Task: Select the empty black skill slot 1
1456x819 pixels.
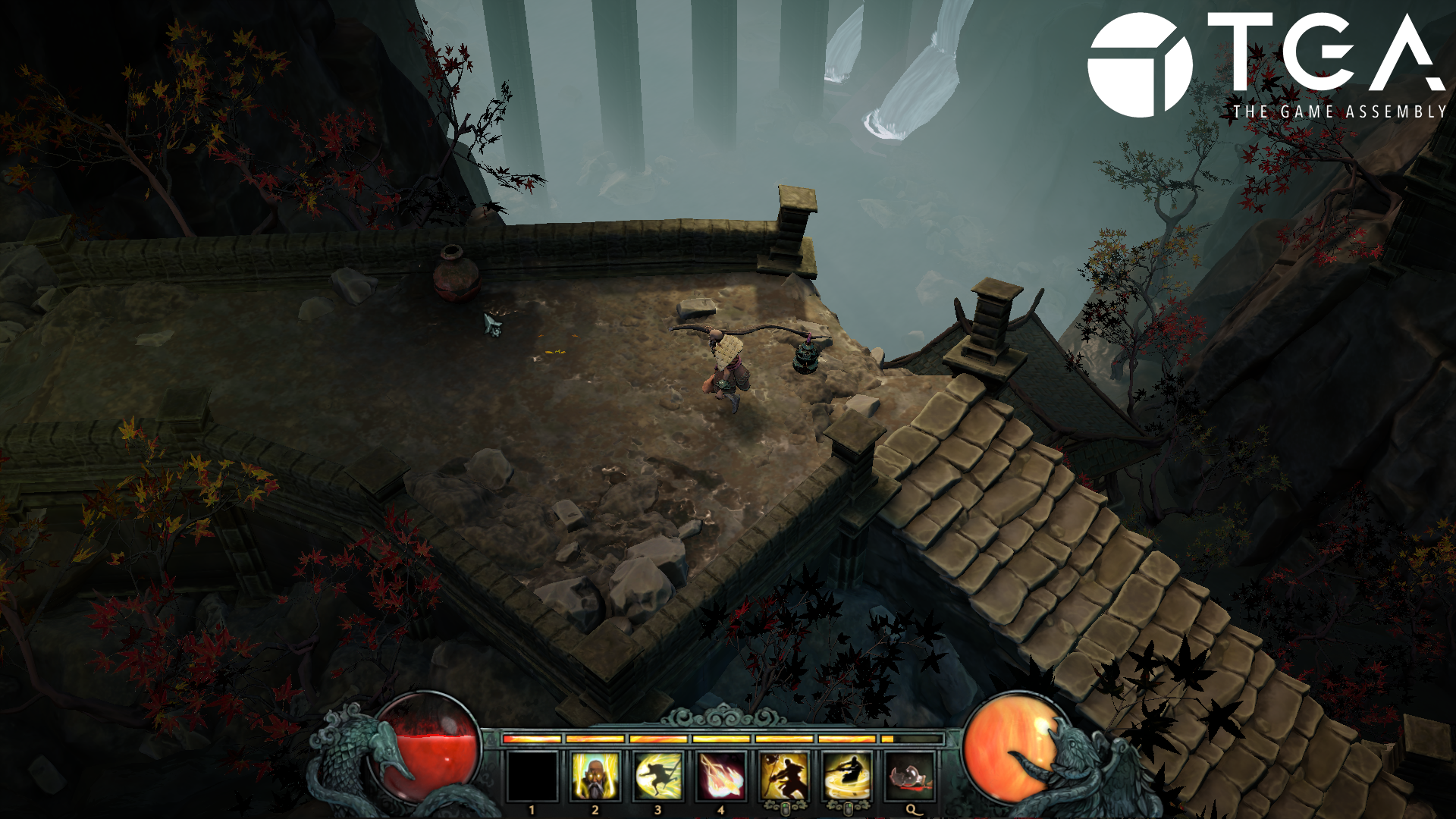Action: click(x=532, y=777)
